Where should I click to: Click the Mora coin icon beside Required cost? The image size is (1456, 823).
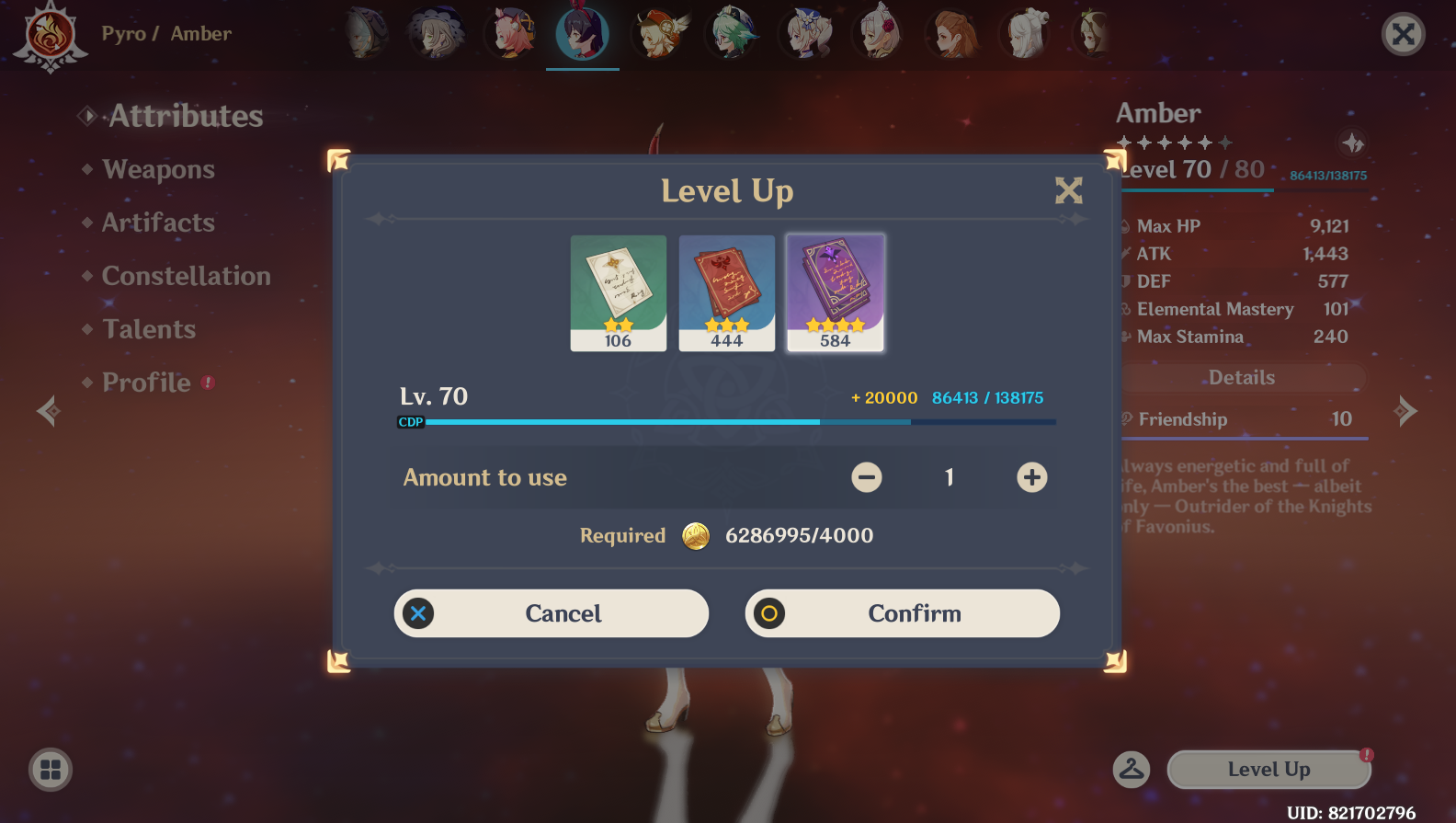pos(696,535)
